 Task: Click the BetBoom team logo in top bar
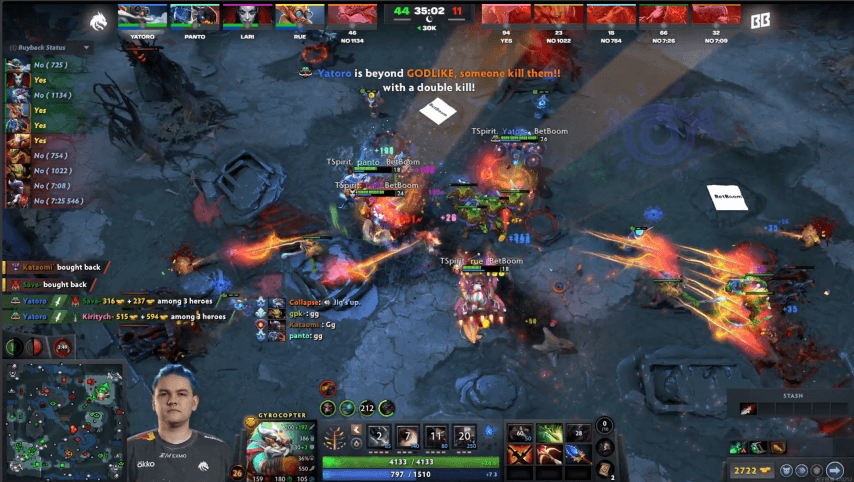pyautogui.click(x=759, y=17)
